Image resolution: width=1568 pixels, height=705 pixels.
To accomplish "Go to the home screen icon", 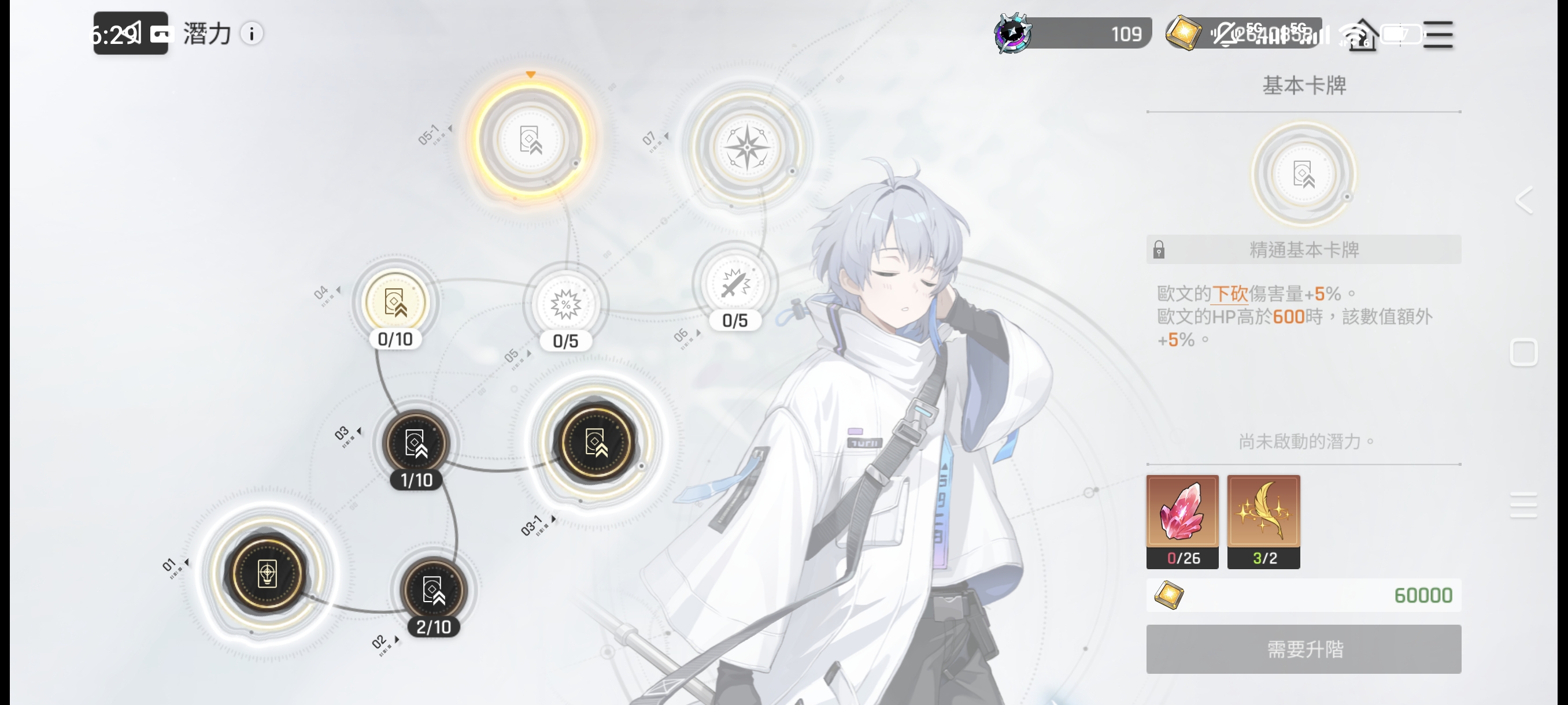I will (x=1362, y=38).
